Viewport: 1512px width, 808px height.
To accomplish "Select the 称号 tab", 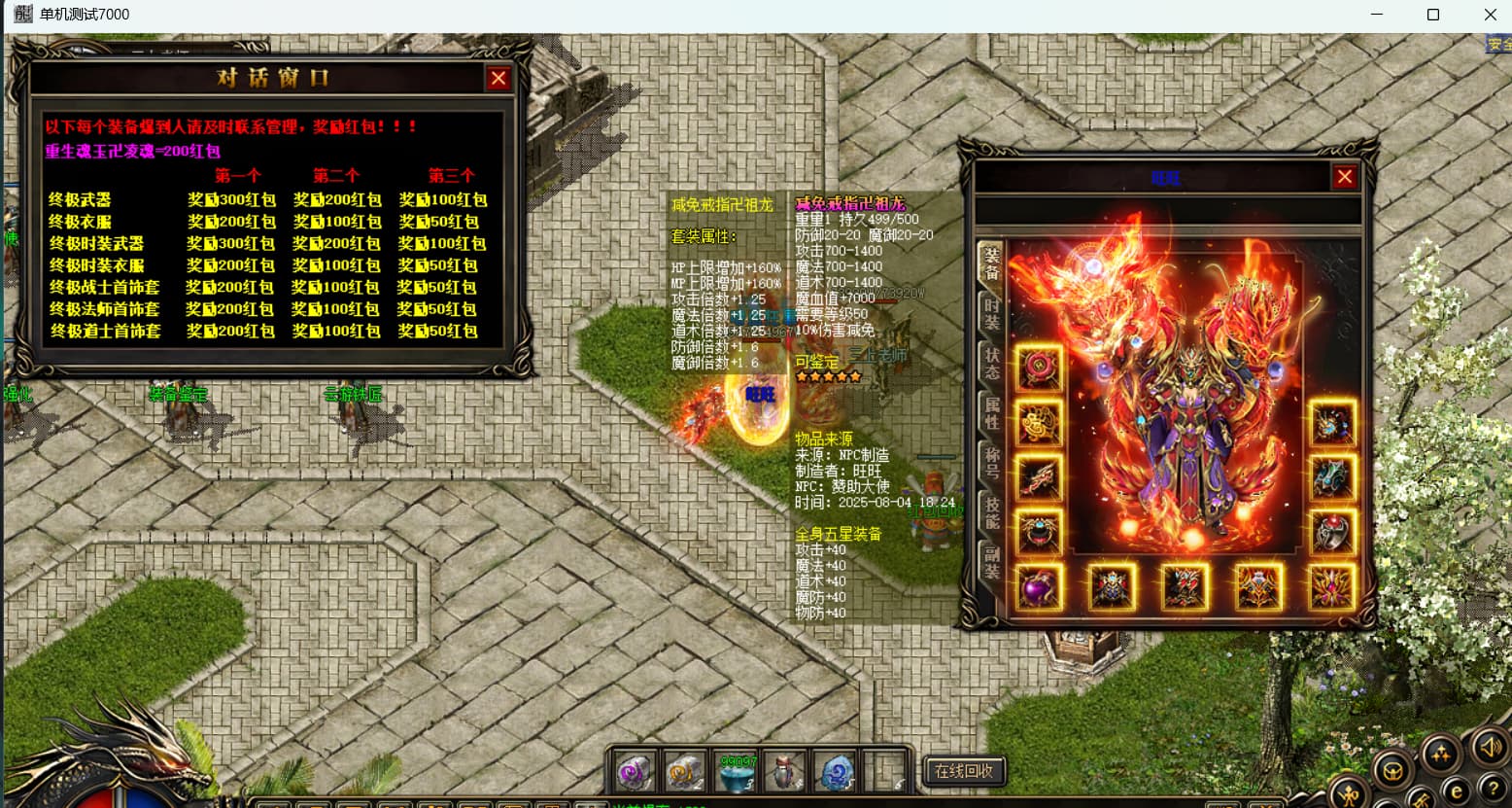I will tap(991, 463).
